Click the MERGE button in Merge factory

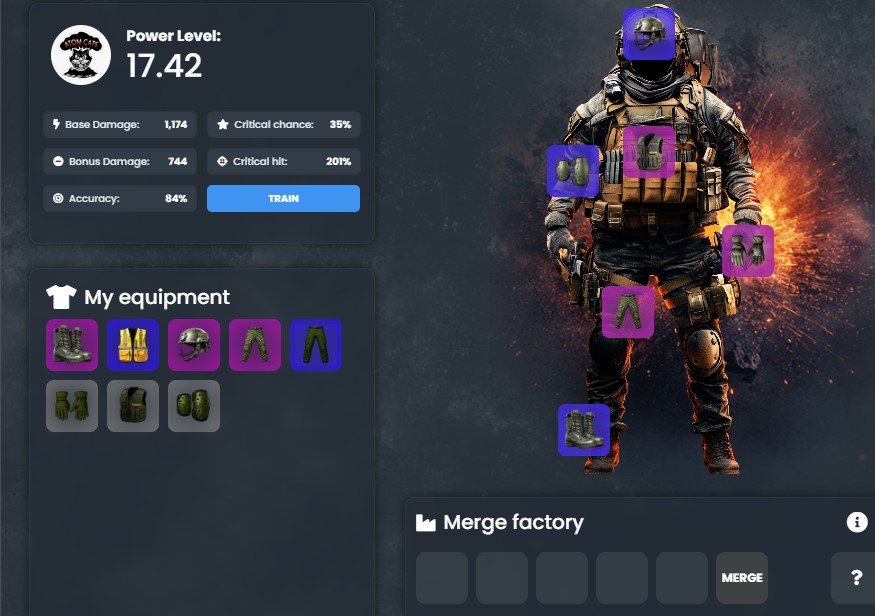(x=742, y=578)
